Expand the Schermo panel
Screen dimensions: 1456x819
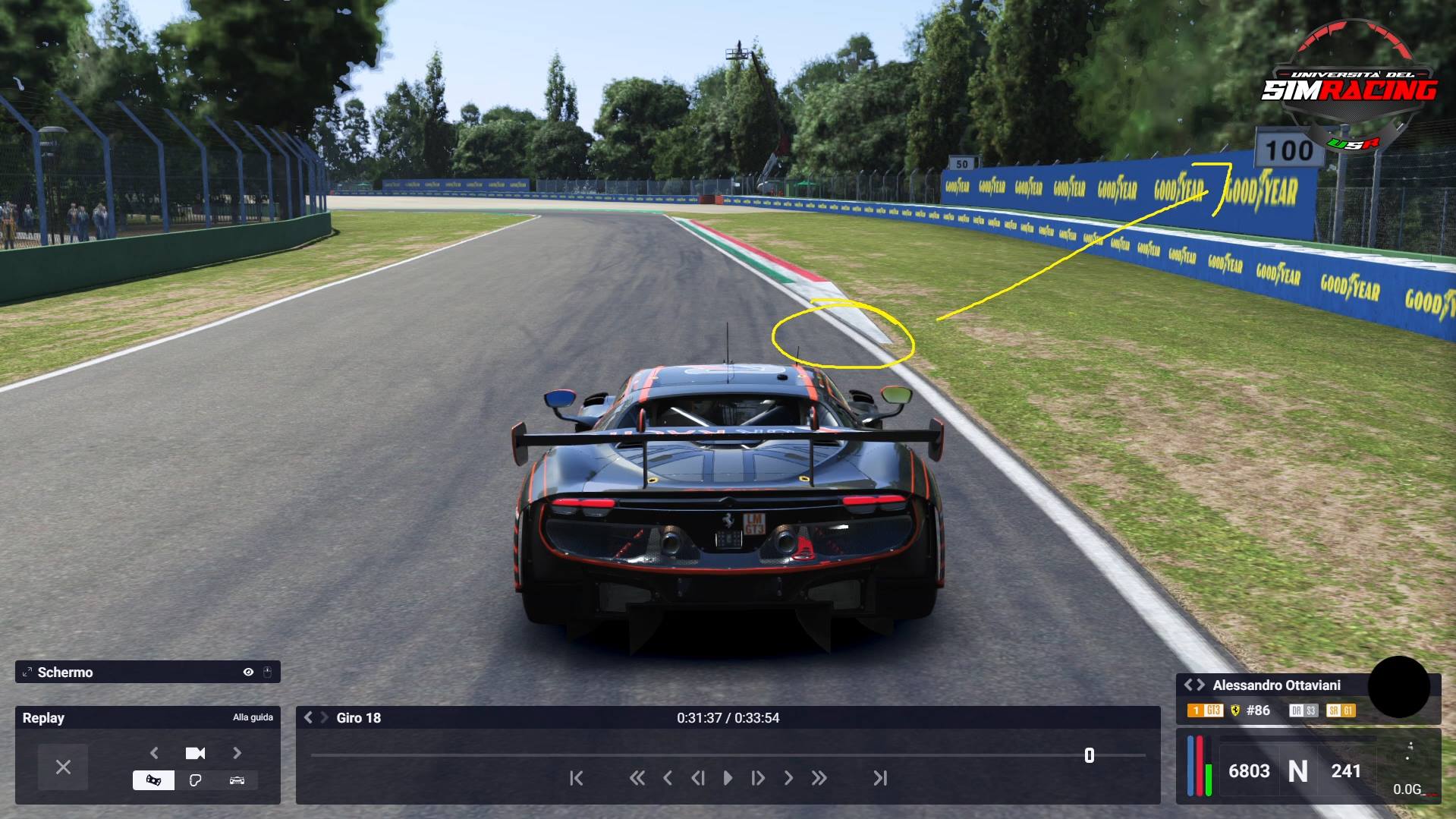[x=27, y=673]
